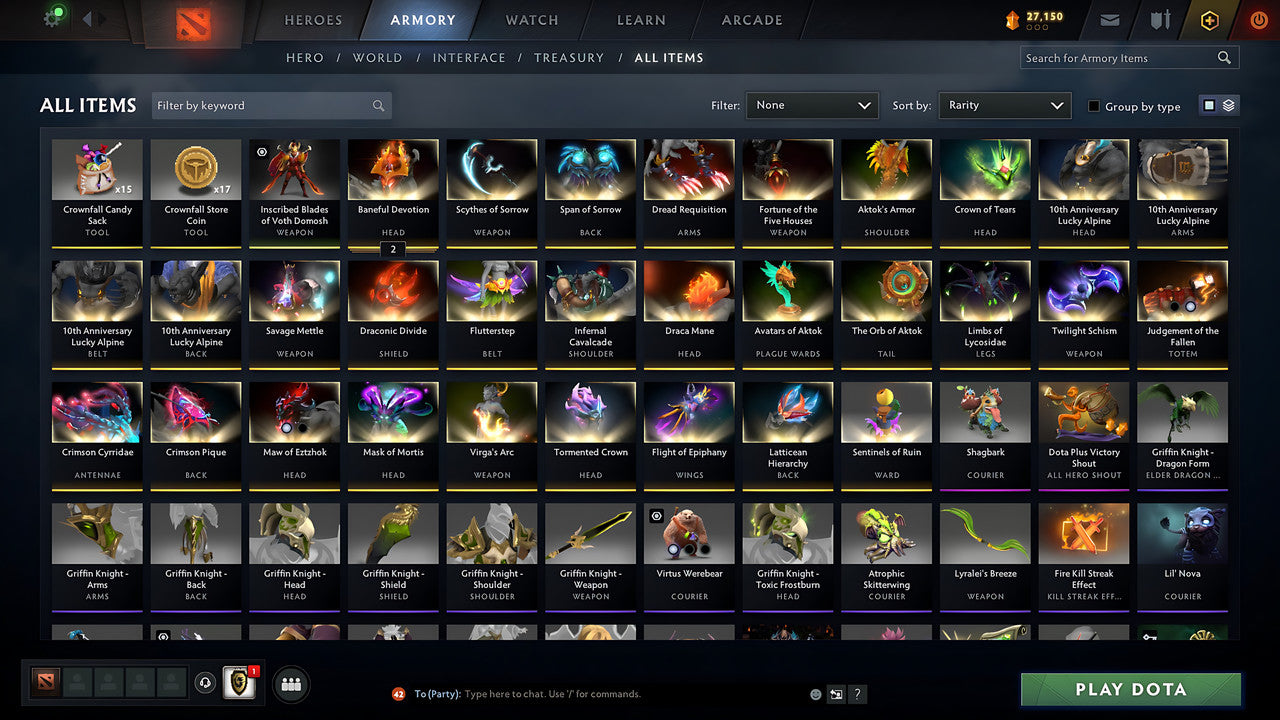The height and width of the screenshot is (720, 1280).
Task: Switch to compact grid view toggle
Action: pyautogui.click(x=1211, y=105)
